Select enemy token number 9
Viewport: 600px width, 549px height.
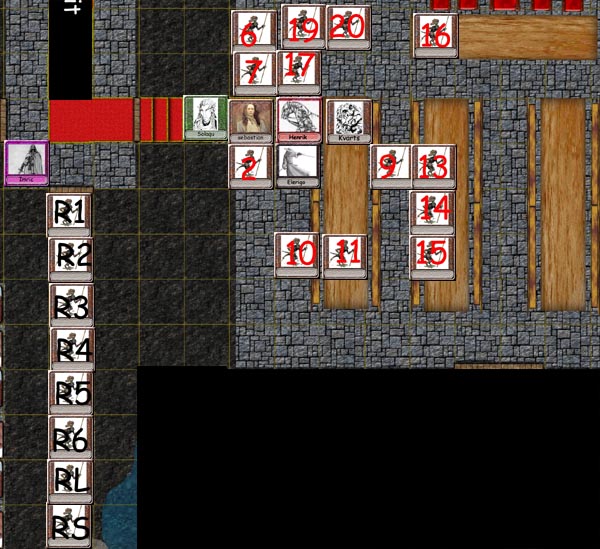(x=390, y=166)
